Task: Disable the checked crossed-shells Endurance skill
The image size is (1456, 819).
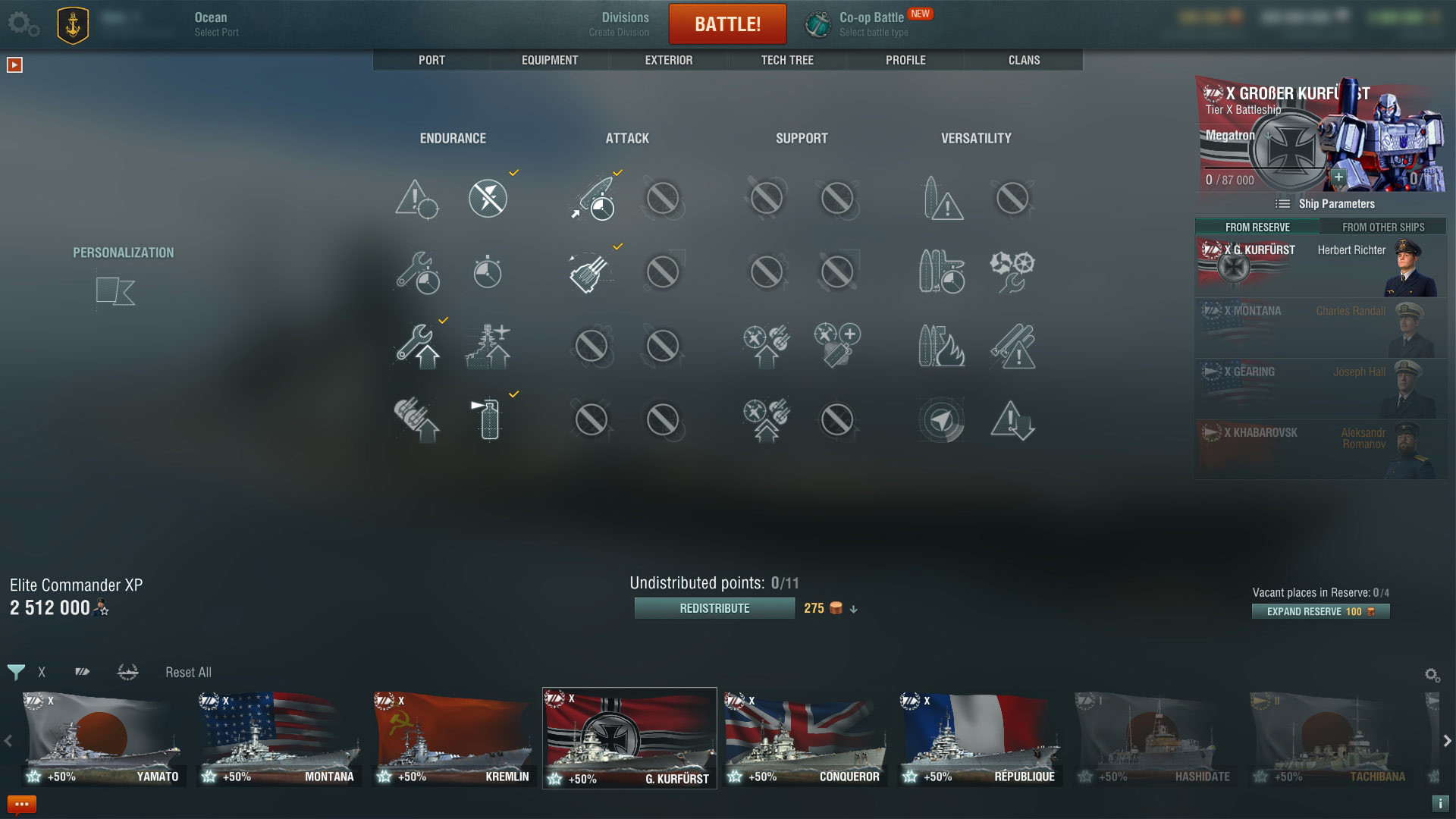Action: (488, 199)
